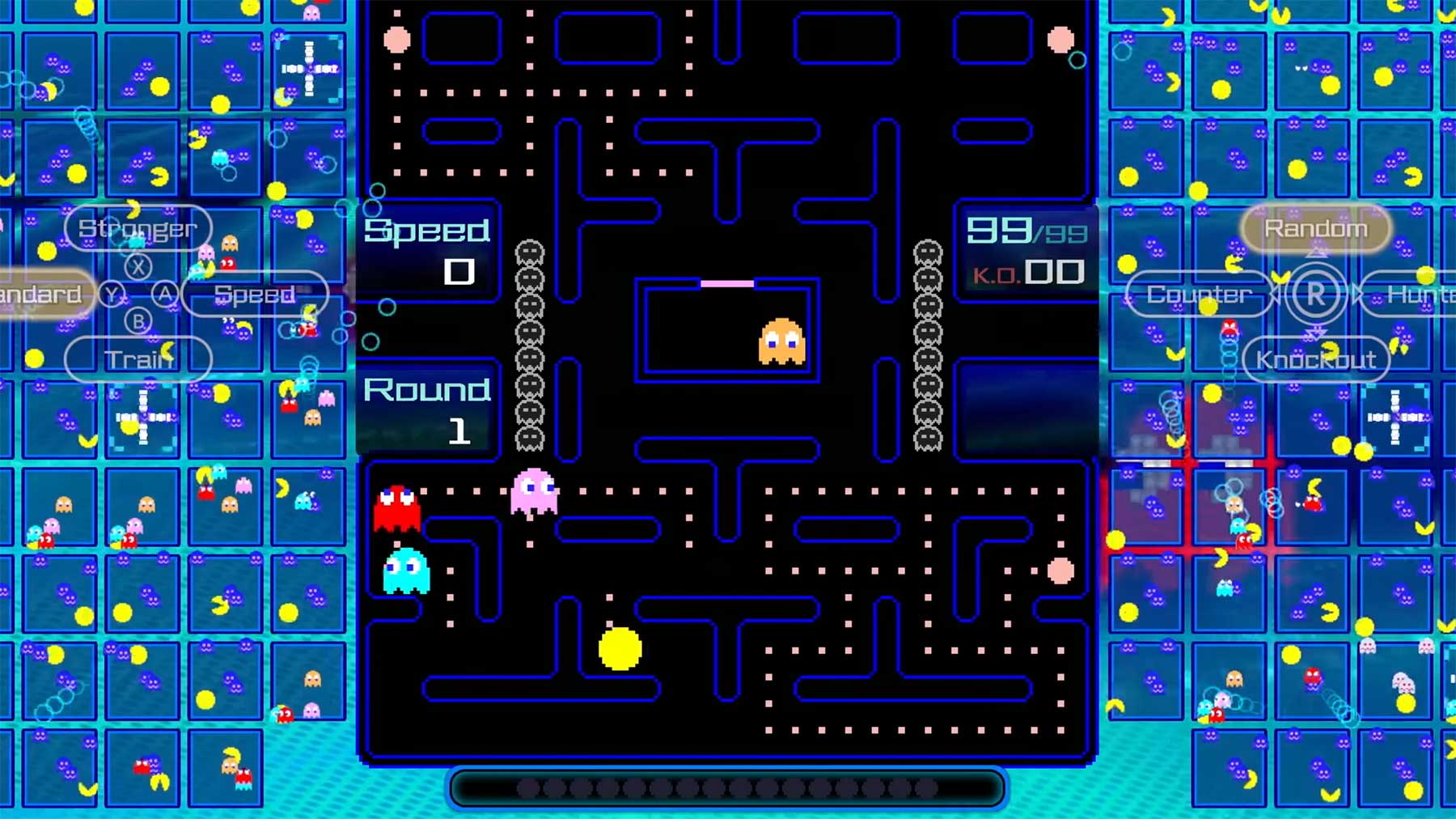
Task: Choose the Counter targeting mode
Action: tap(1199, 295)
